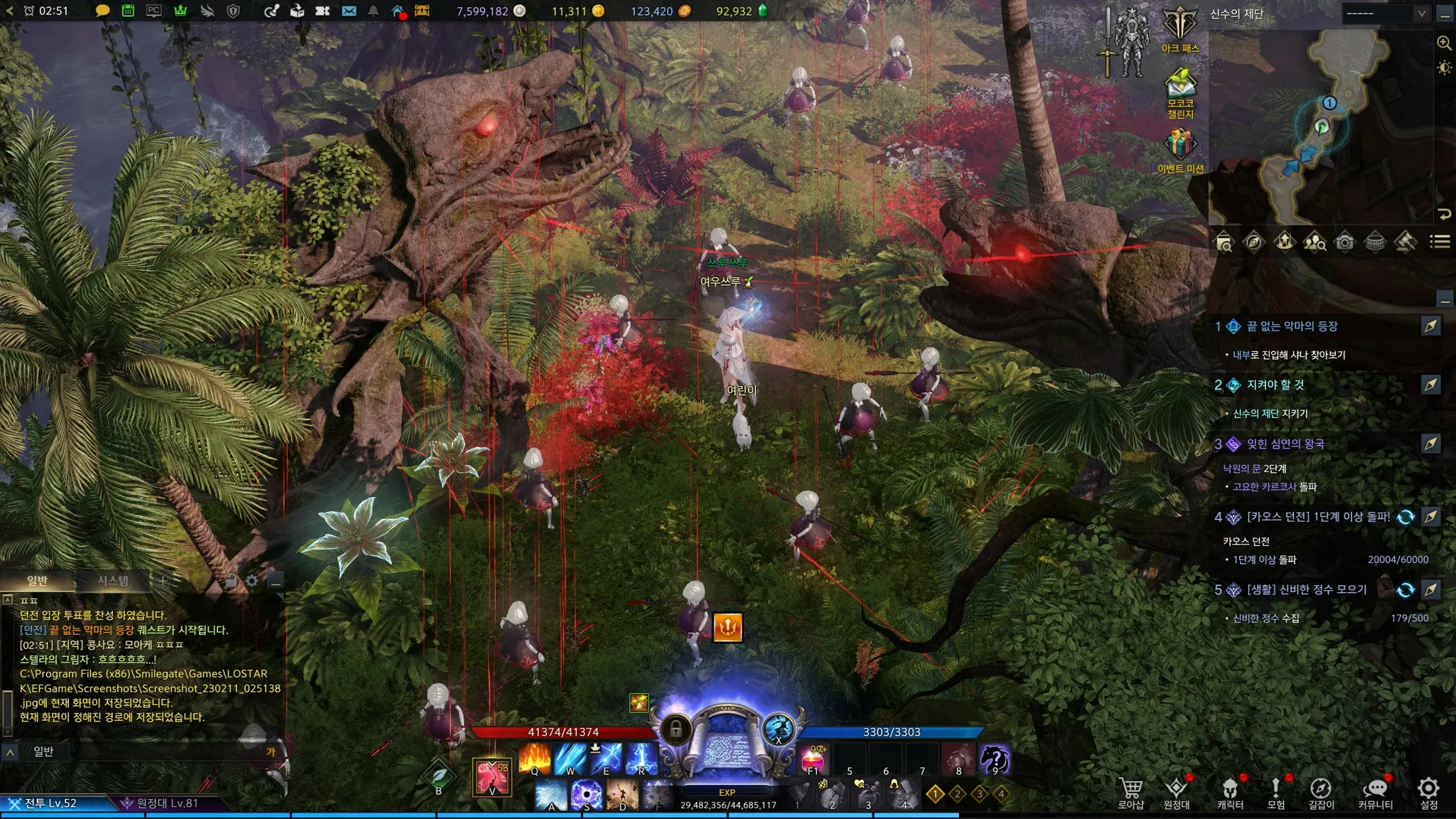Open the 모험 adventure menu

[1276, 791]
